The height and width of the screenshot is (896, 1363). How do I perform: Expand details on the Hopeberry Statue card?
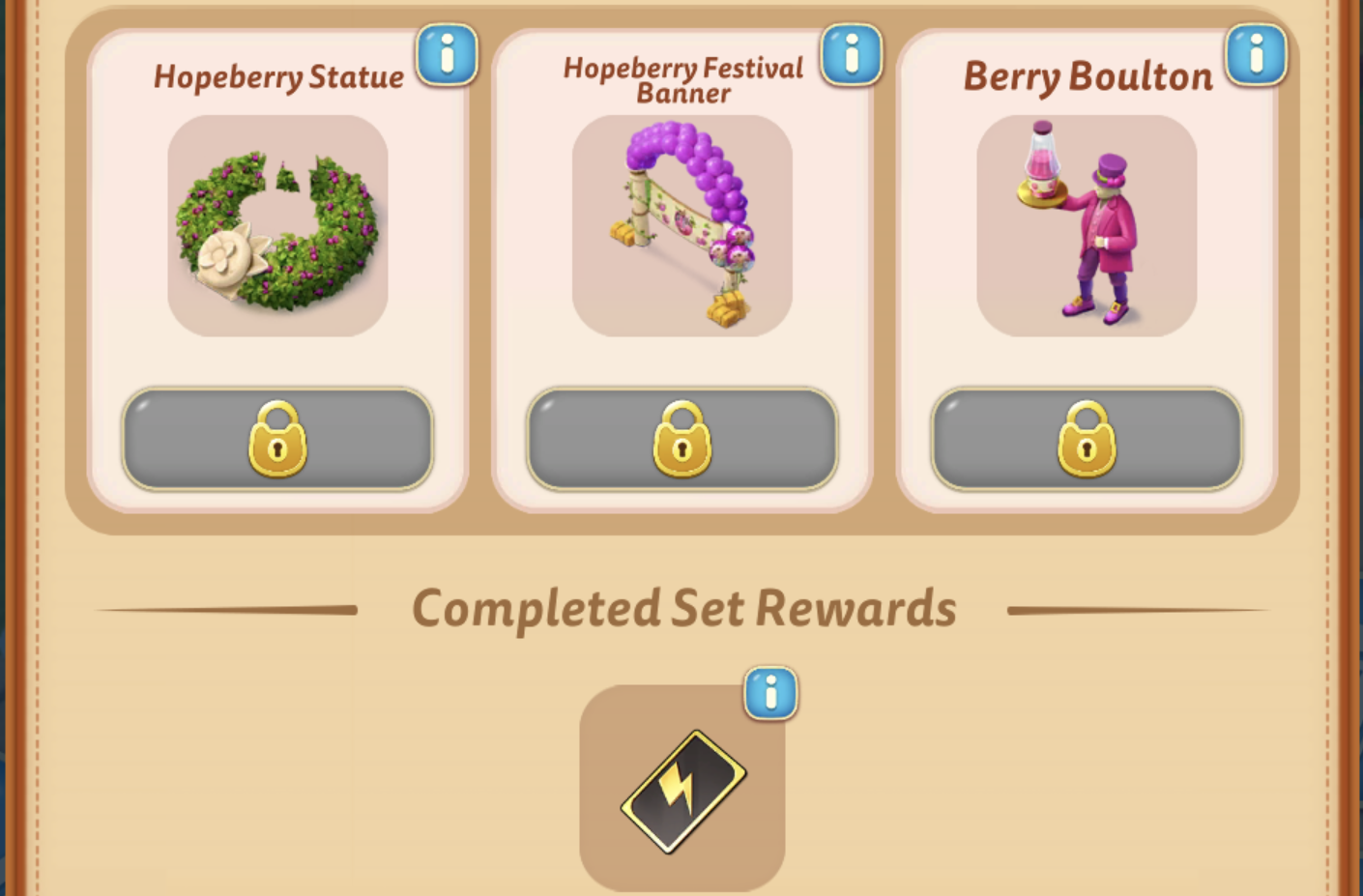447,56
